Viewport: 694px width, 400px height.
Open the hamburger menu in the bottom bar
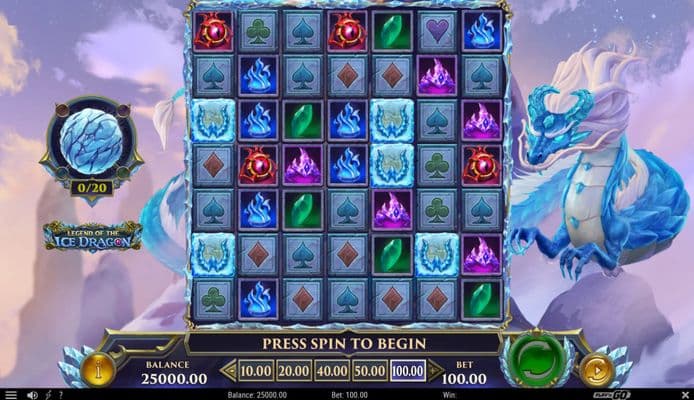(9, 394)
